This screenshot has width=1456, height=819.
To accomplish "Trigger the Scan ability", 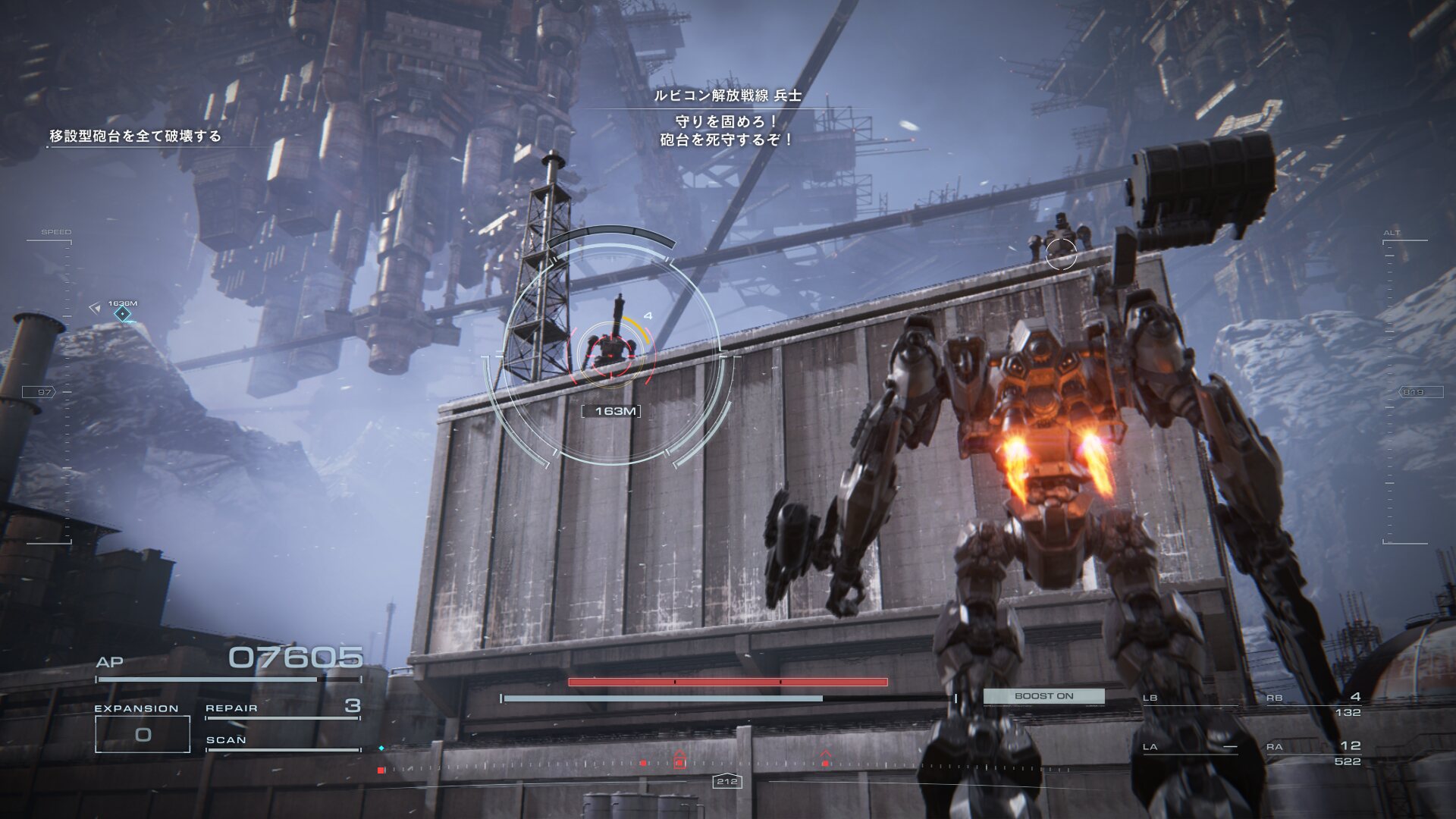I will [x=282, y=741].
